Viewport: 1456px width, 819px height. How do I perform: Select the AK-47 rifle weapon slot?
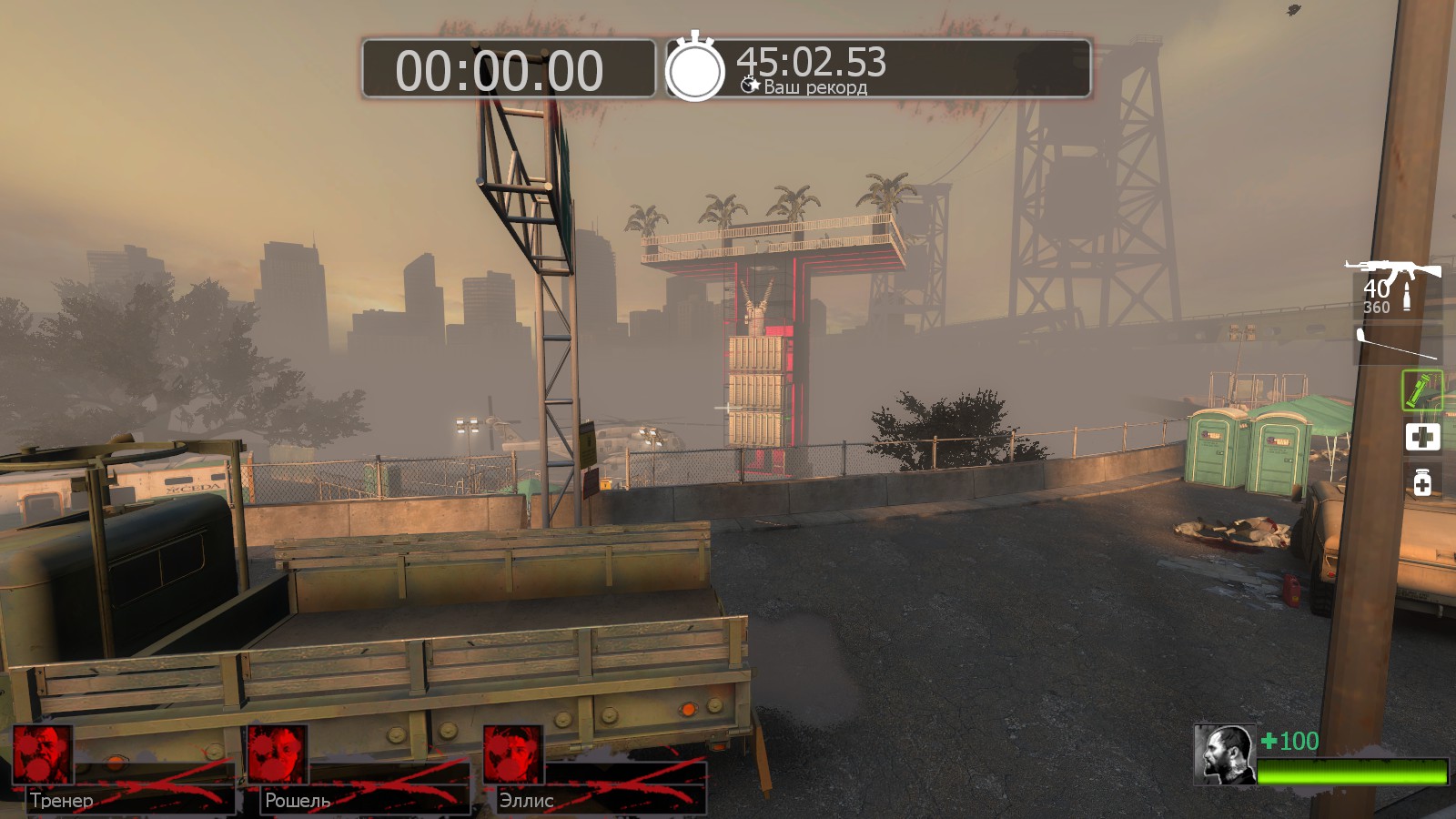point(1394,271)
